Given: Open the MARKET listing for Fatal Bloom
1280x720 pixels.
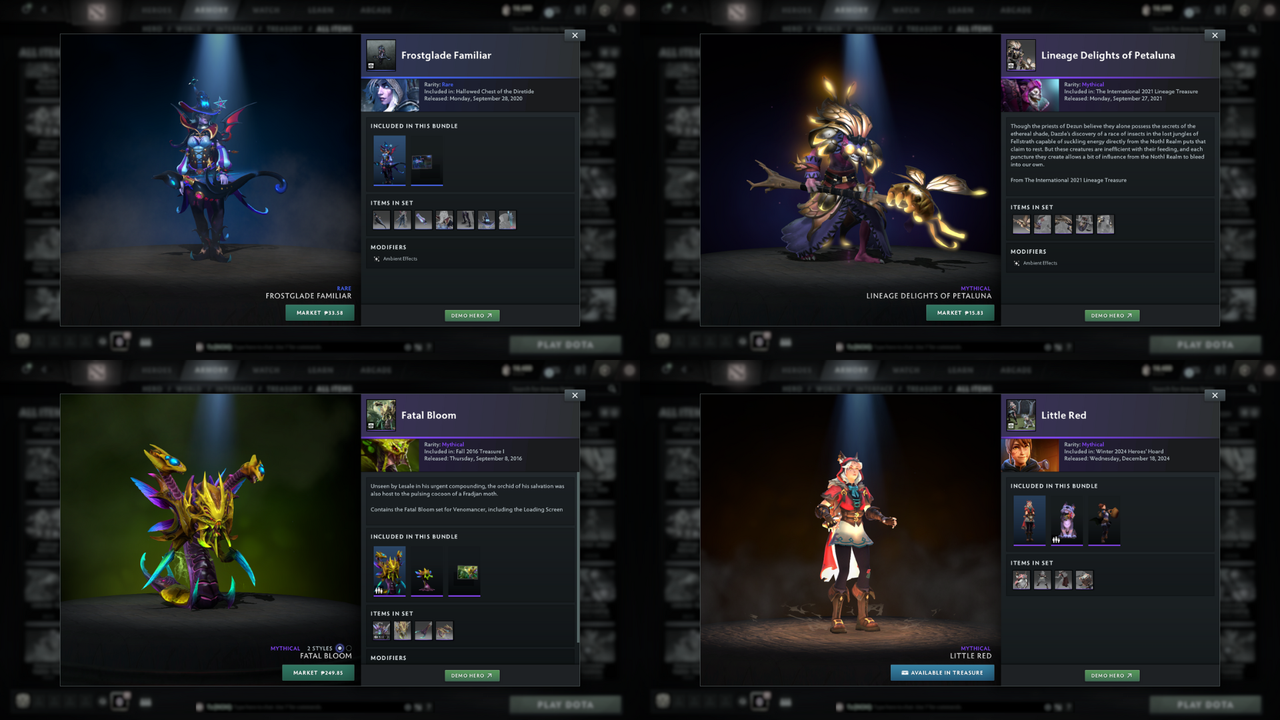Looking at the screenshot, I should tap(318, 672).
